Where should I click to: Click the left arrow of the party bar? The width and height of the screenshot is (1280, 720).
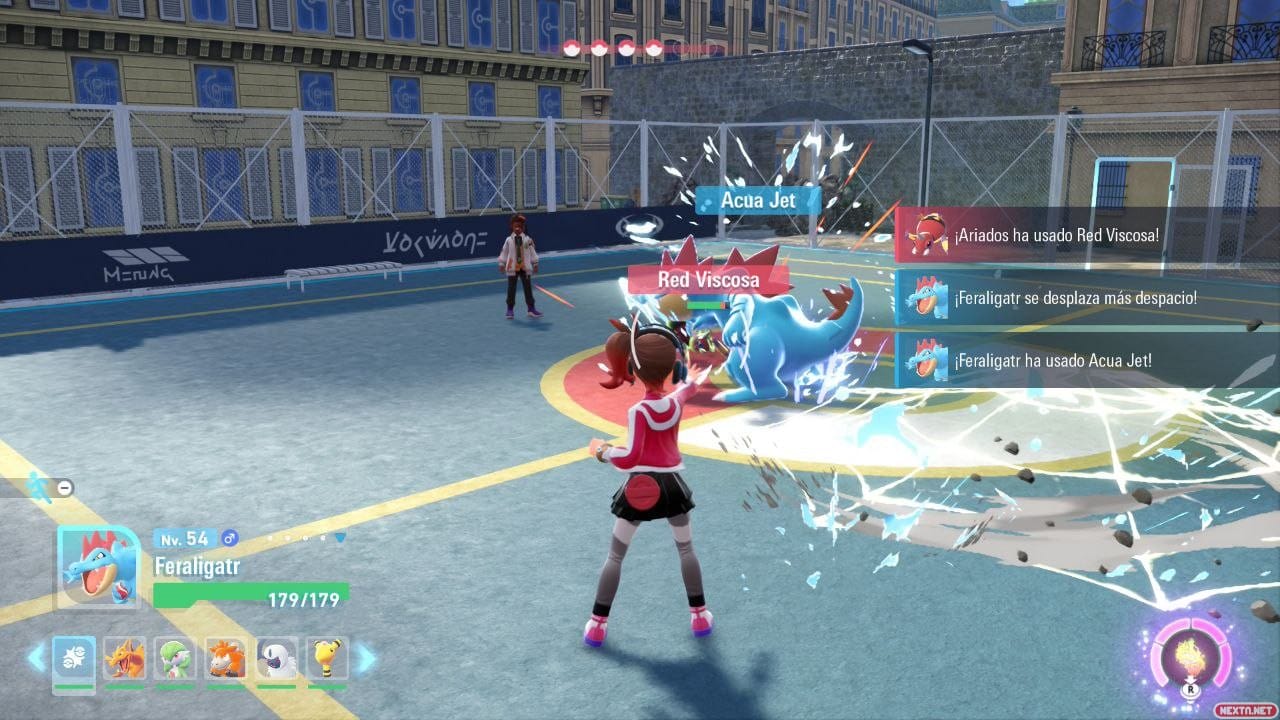pos(37,658)
